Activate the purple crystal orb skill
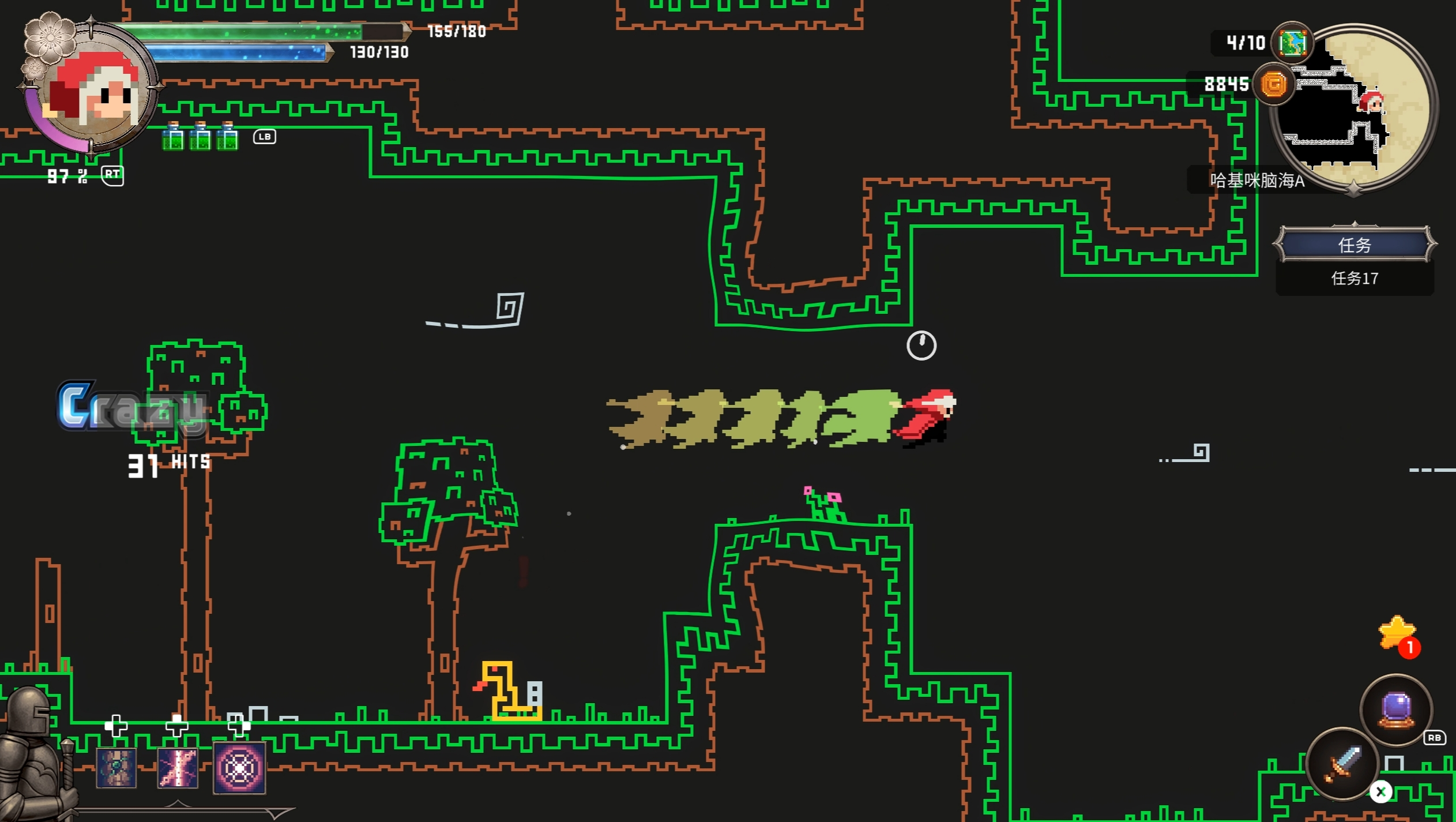The height and width of the screenshot is (822, 1456). [x=1397, y=710]
